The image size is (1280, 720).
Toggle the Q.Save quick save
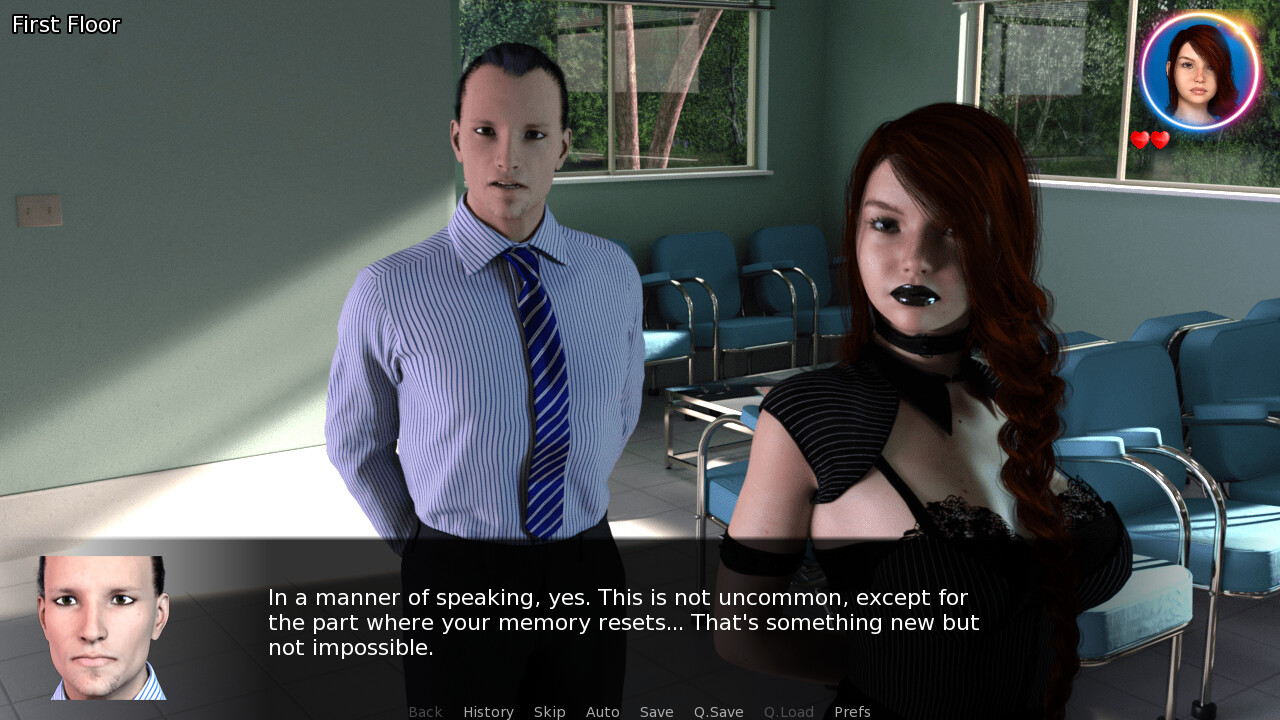coord(718,711)
